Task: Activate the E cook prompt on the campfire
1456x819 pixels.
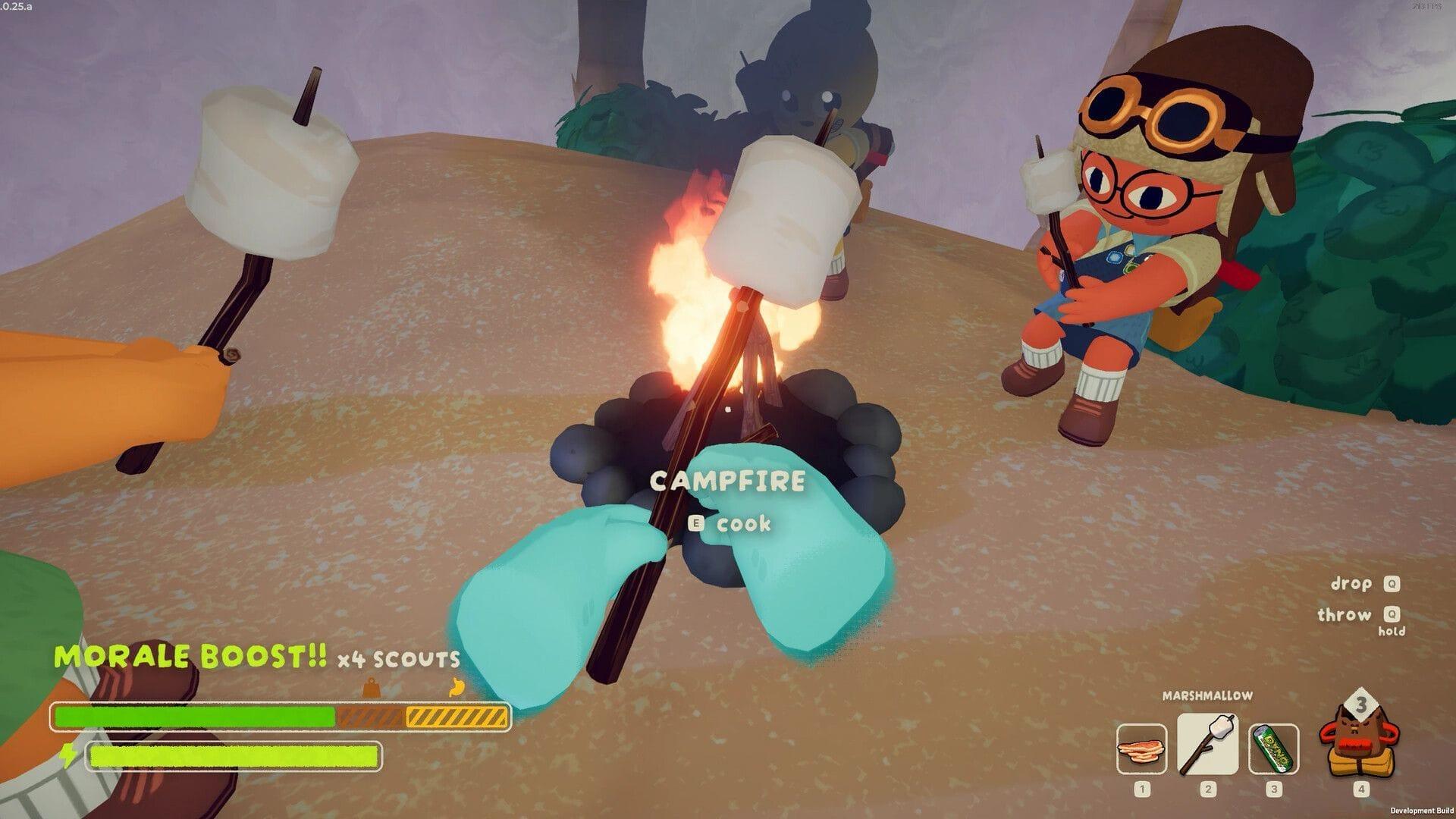Action: coord(730,523)
